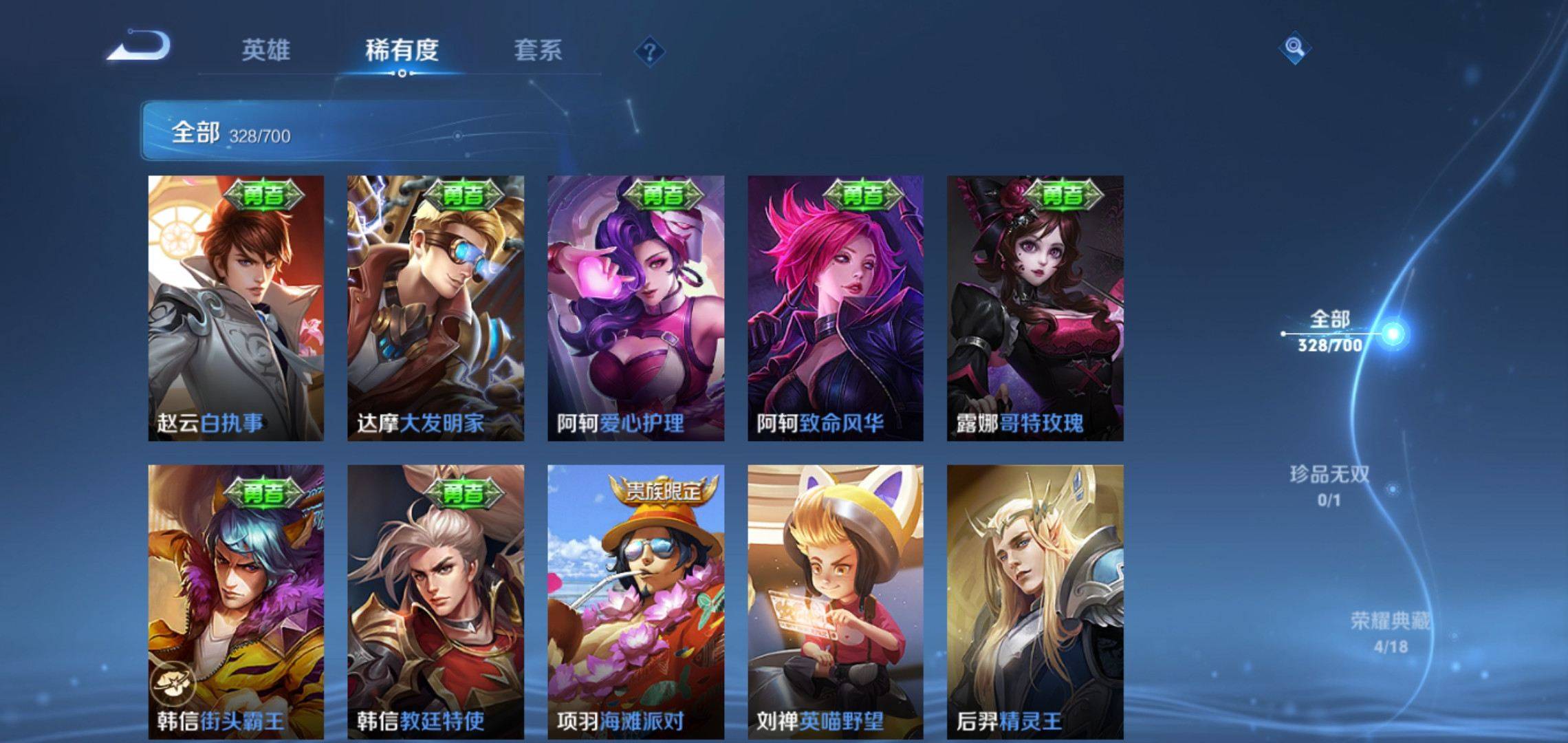This screenshot has width=1568, height=743.
Task: View the 露娜 哥特玫瑰 skin card
Action: pyautogui.click(x=1035, y=308)
